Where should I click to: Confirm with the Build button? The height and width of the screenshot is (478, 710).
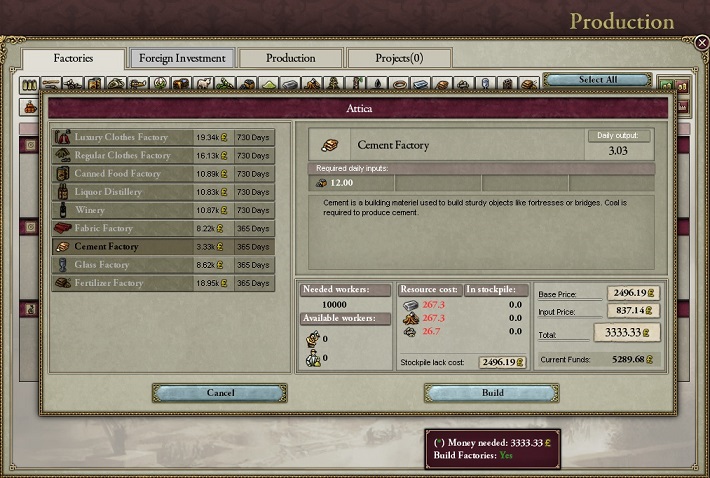coord(492,393)
